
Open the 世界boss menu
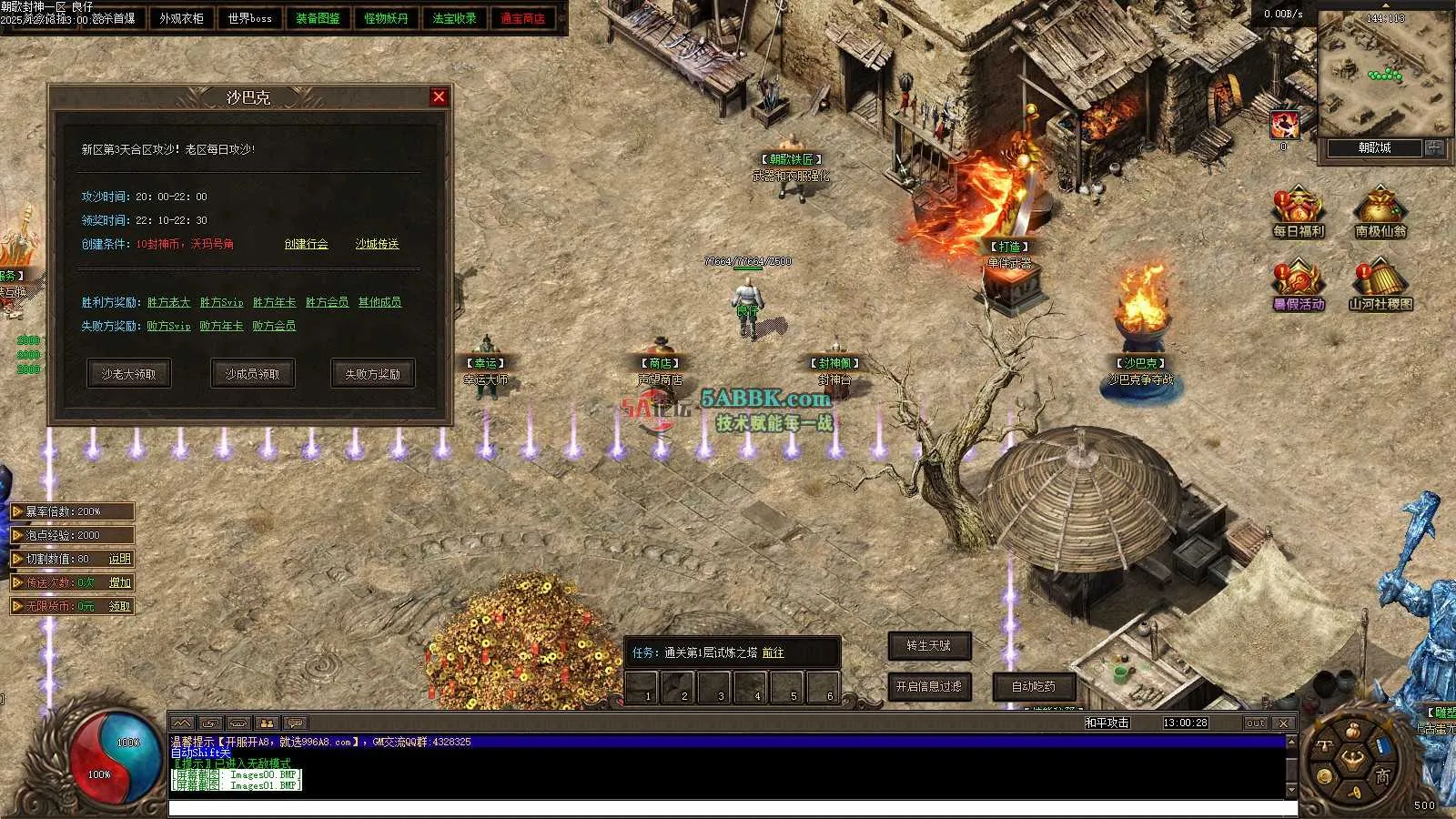coord(249,18)
